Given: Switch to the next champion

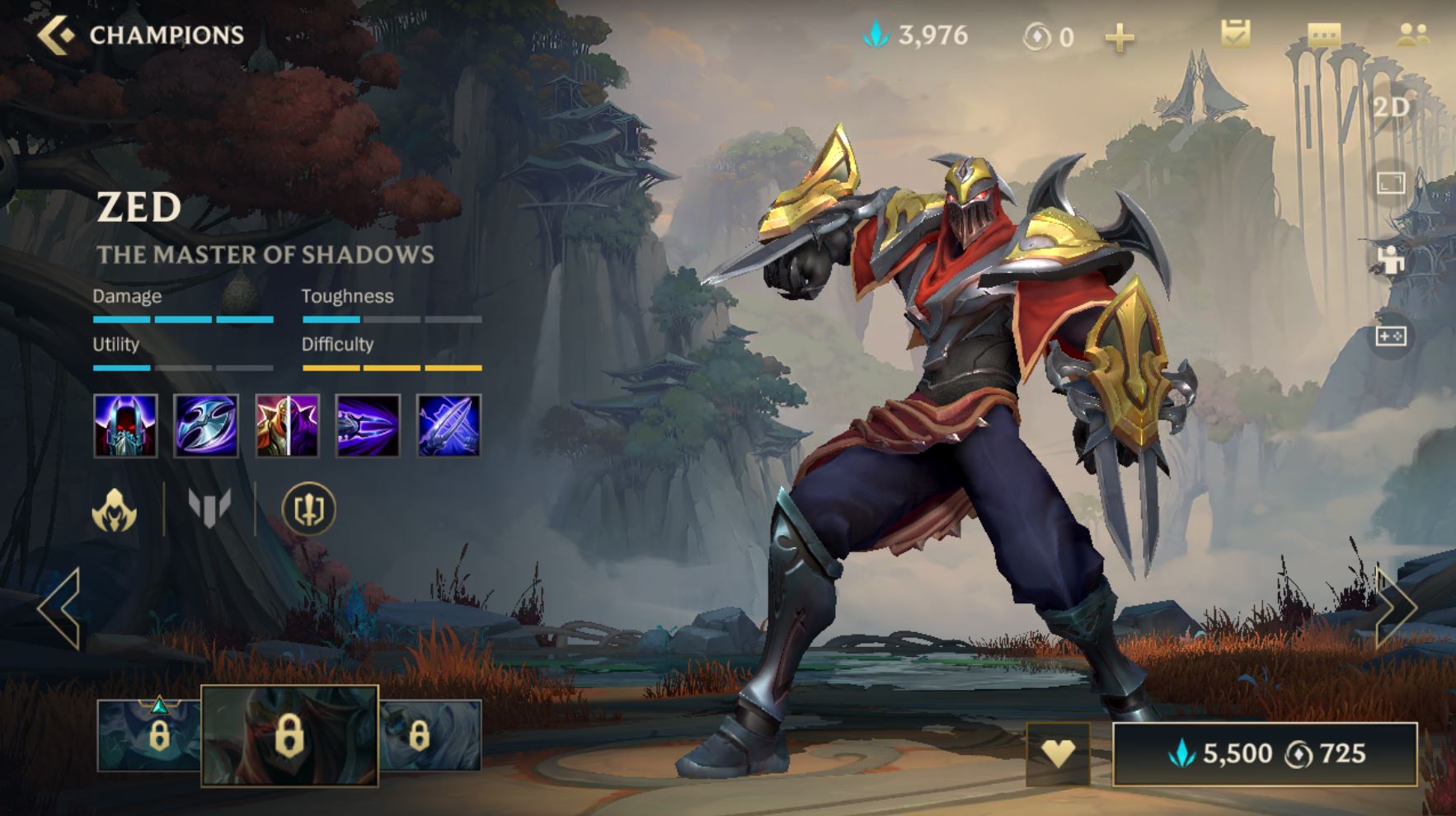Looking at the screenshot, I should [1395, 608].
